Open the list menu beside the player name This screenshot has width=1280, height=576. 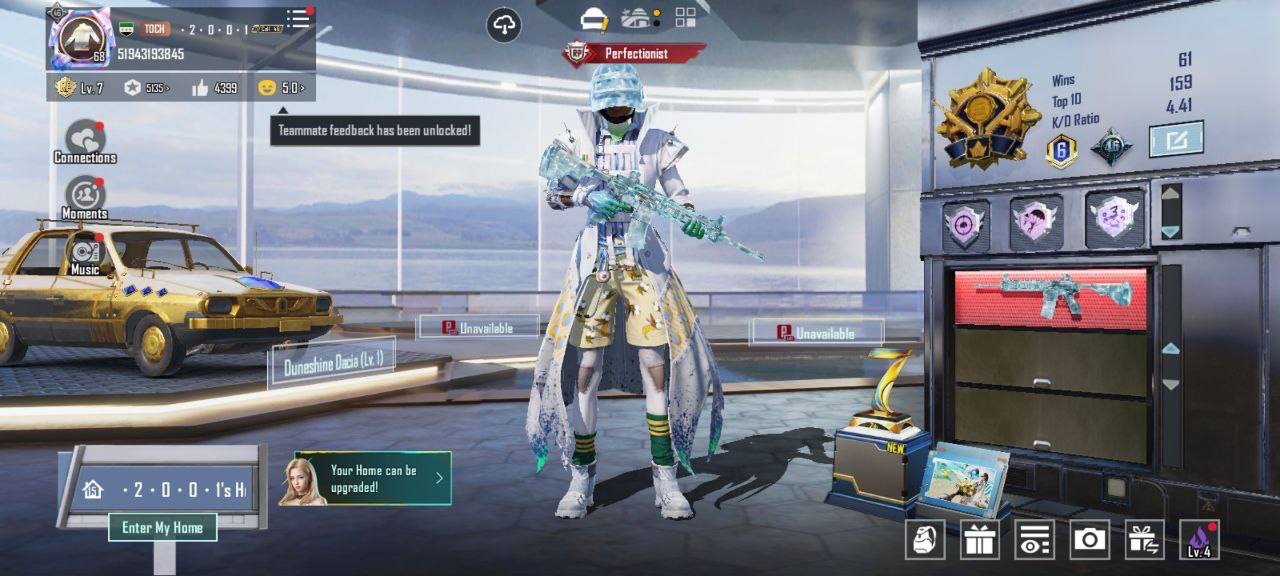coord(298,19)
